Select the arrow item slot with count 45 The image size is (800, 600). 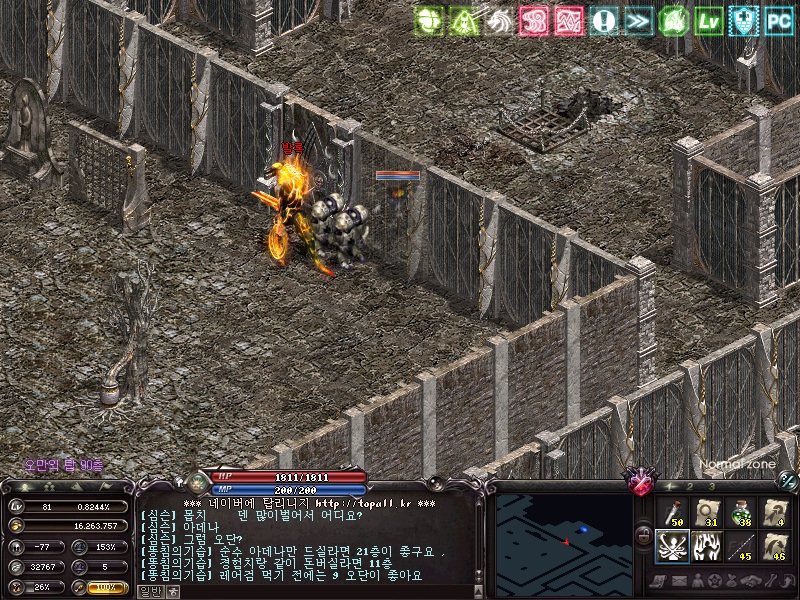coord(741,547)
